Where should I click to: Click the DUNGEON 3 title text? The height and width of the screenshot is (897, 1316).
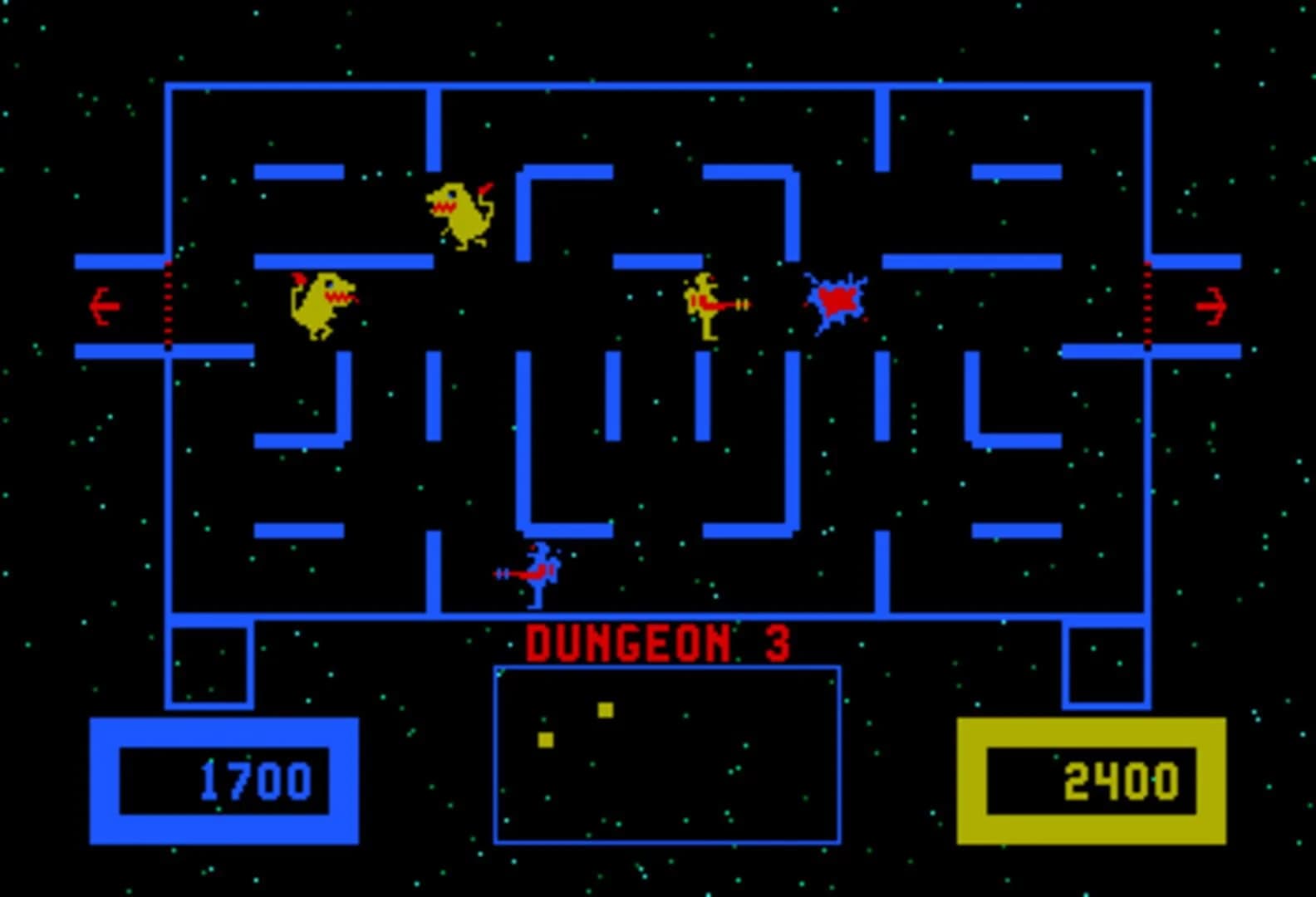pyautogui.click(x=659, y=642)
